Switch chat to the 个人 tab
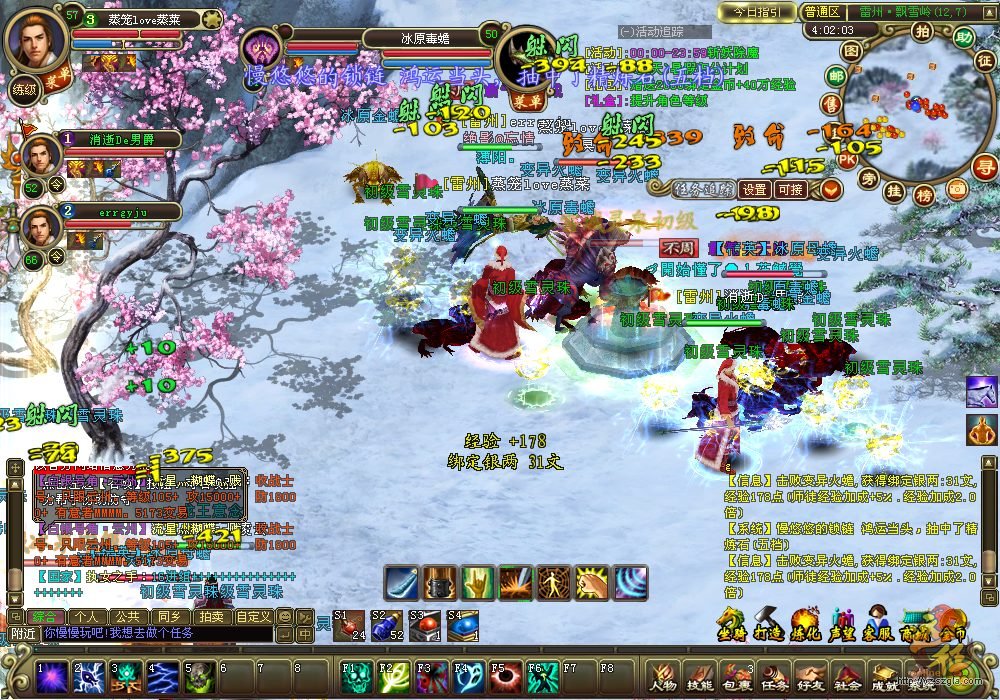The image size is (1000, 700). point(88,616)
